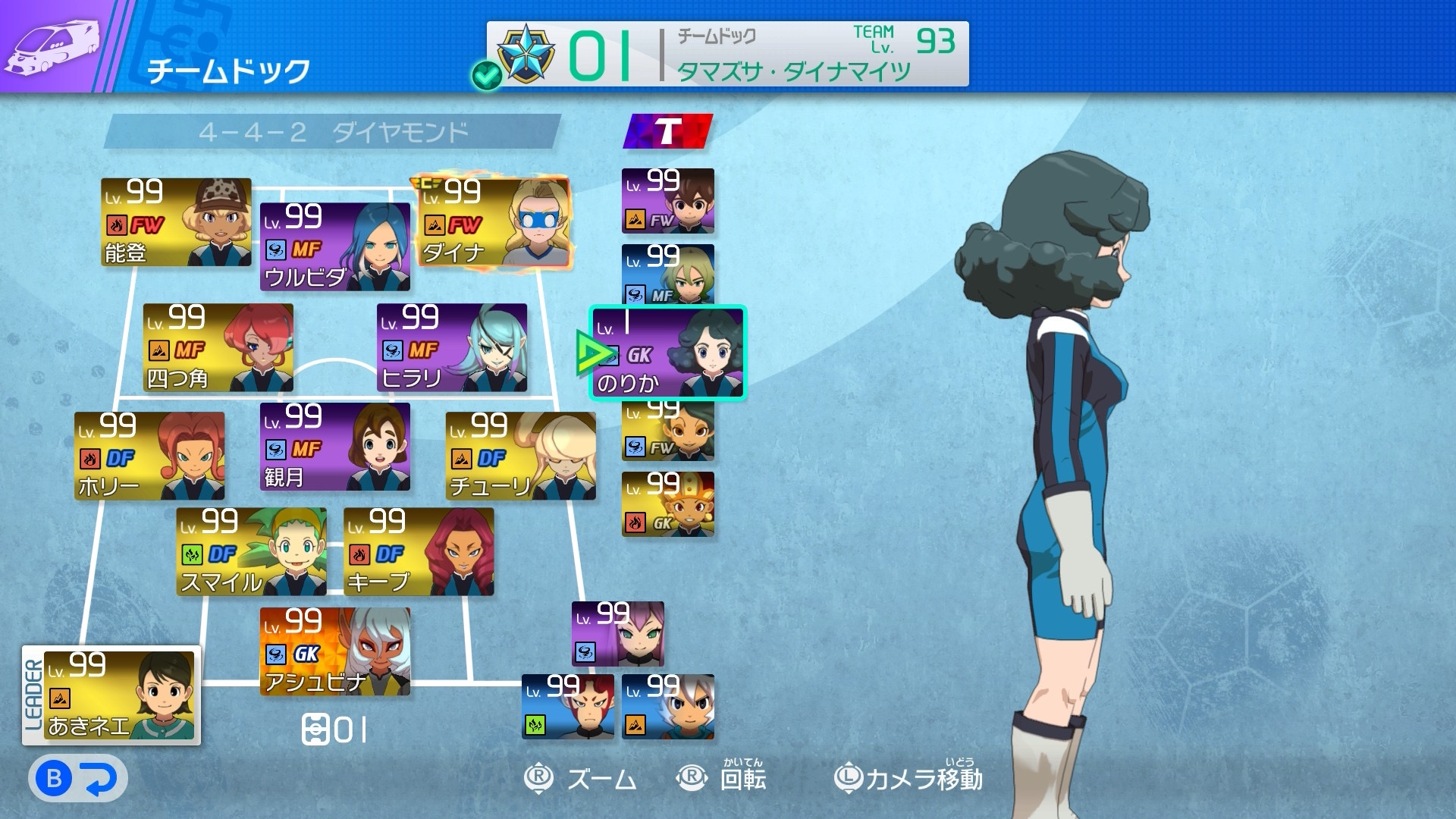Select the white-haired reserve player card
The height and width of the screenshot is (819, 1456).
[668, 707]
